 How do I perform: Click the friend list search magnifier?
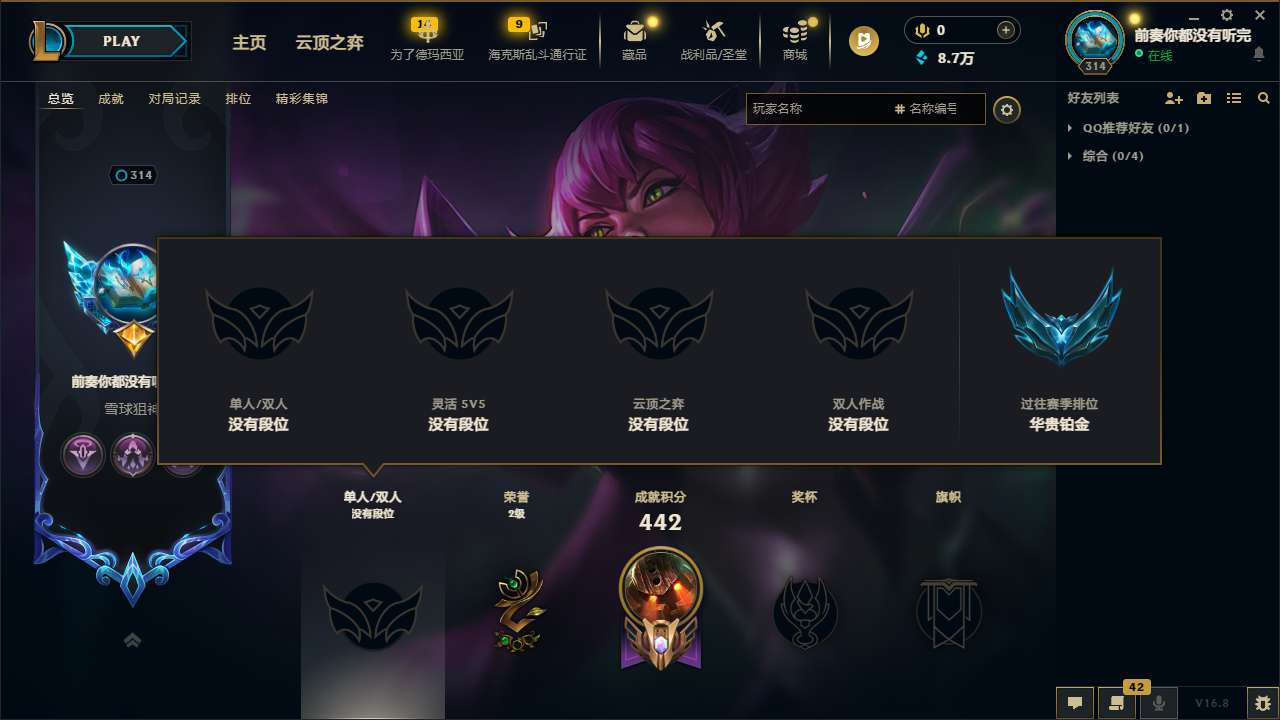(x=1264, y=98)
